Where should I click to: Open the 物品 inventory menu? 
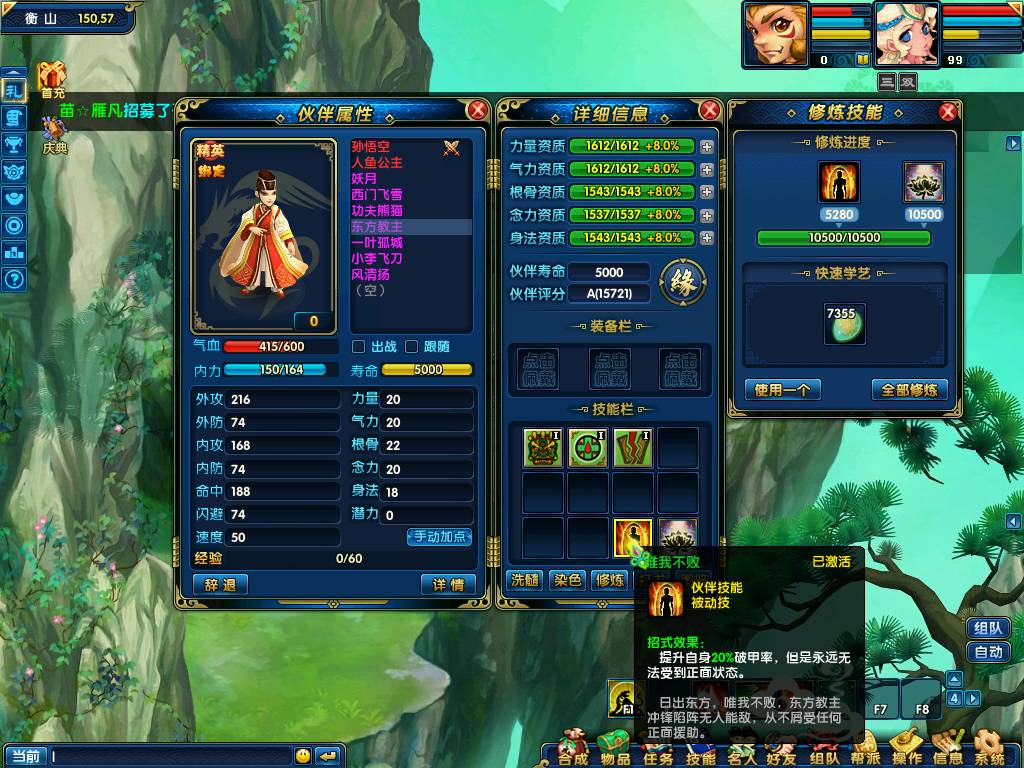coord(614,749)
